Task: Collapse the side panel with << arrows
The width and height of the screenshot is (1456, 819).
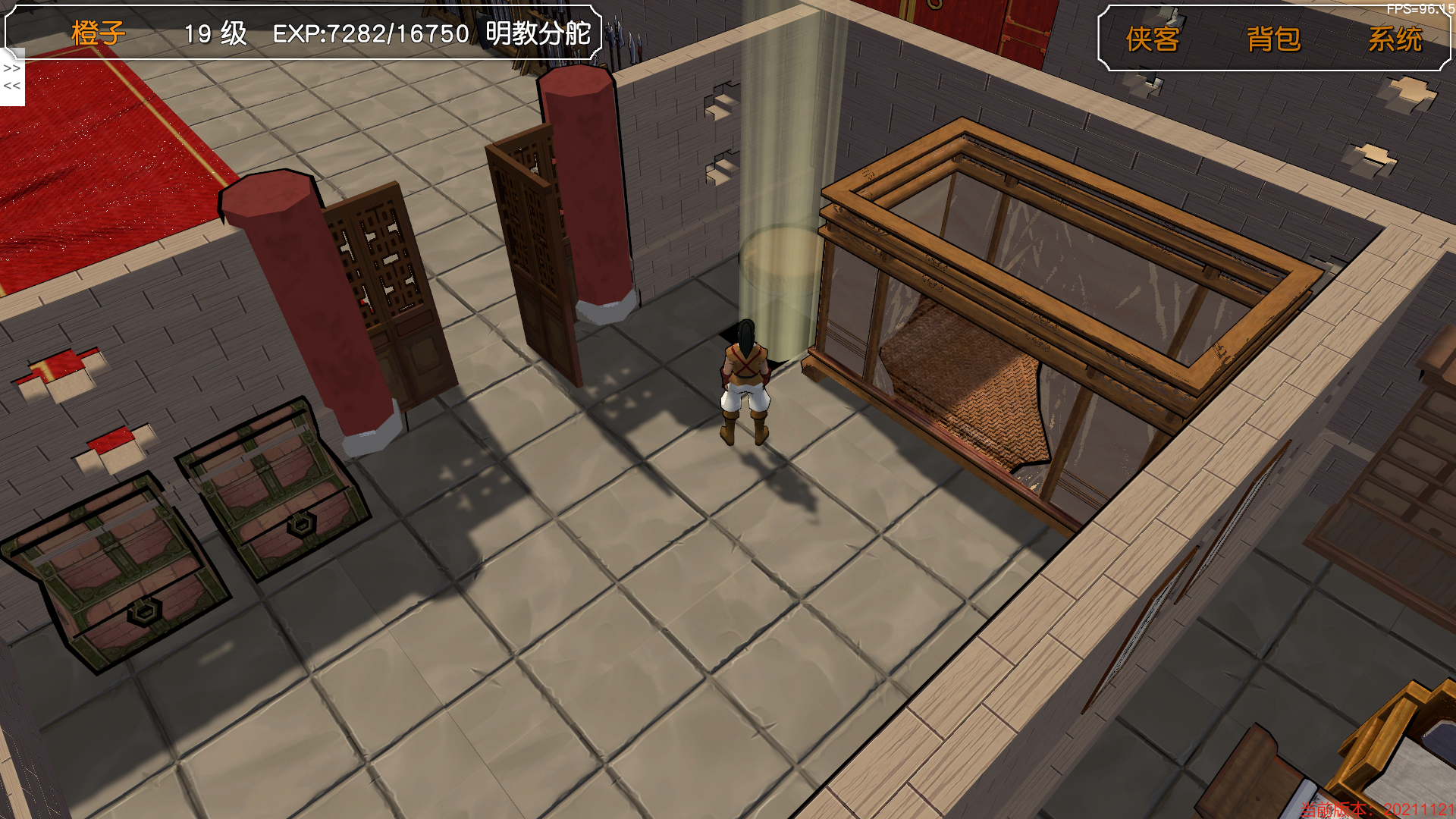Action: (12, 86)
